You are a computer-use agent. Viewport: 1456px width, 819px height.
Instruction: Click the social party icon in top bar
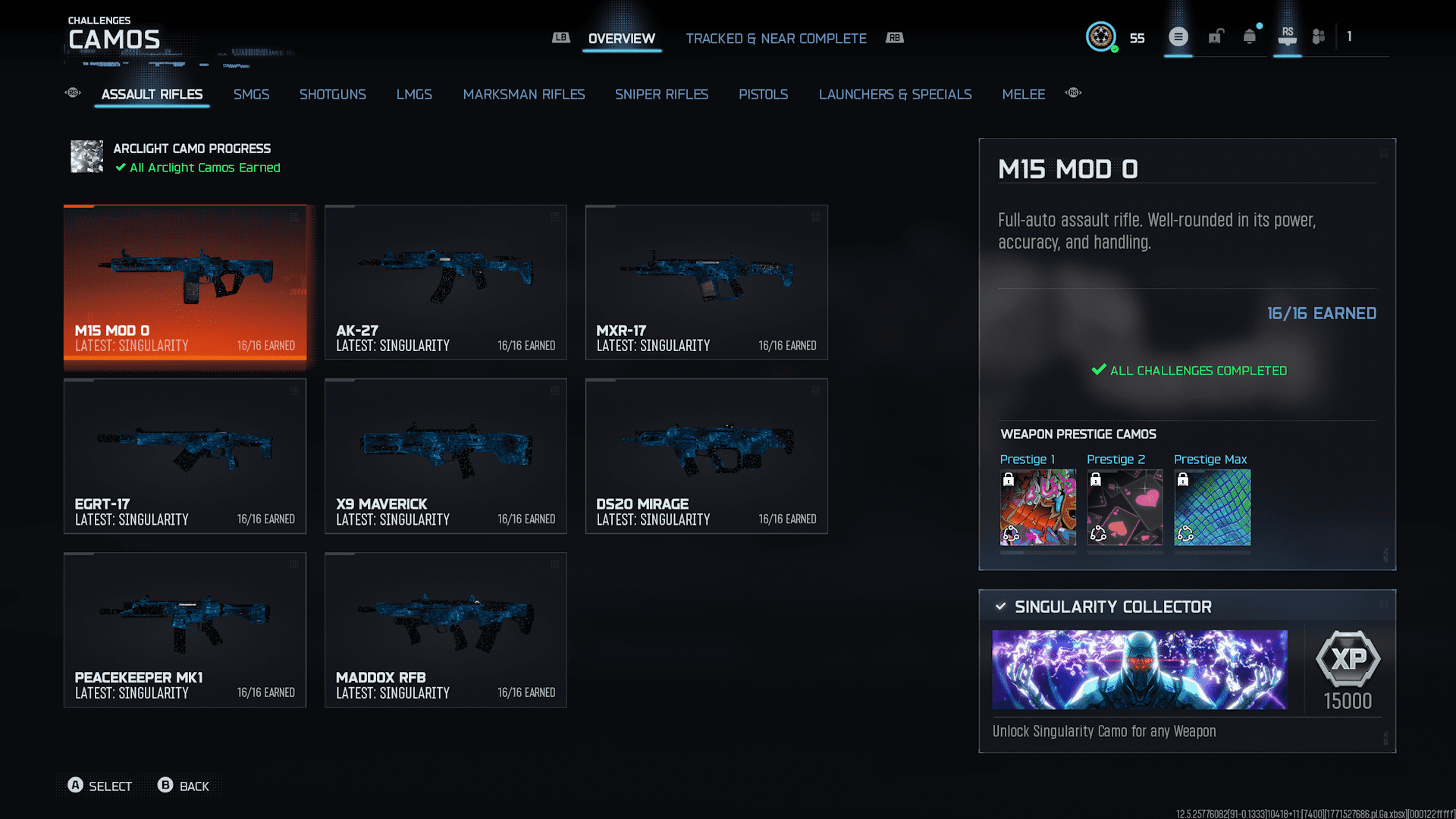click(1317, 36)
